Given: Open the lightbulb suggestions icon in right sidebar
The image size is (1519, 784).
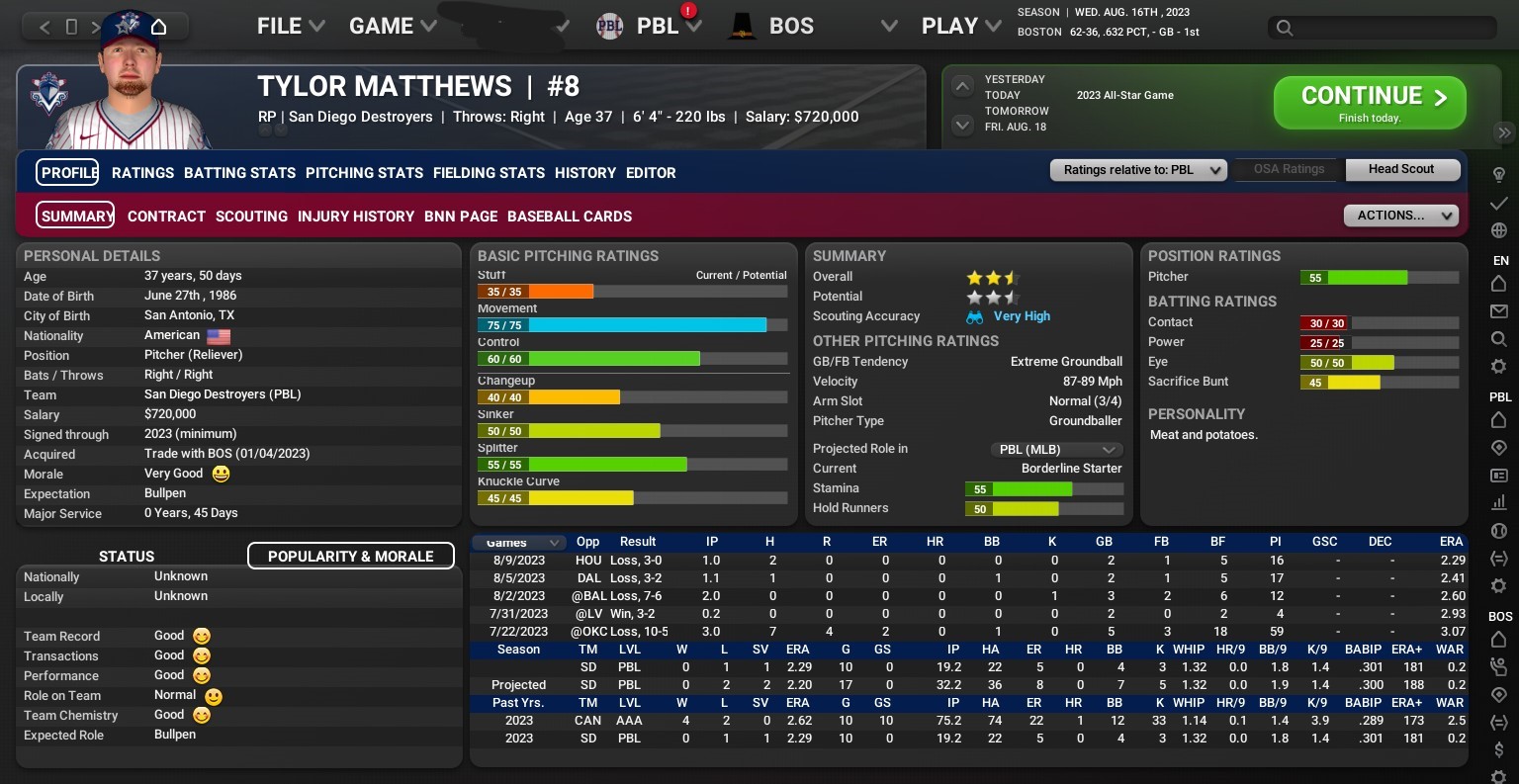Looking at the screenshot, I should [1499, 172].
